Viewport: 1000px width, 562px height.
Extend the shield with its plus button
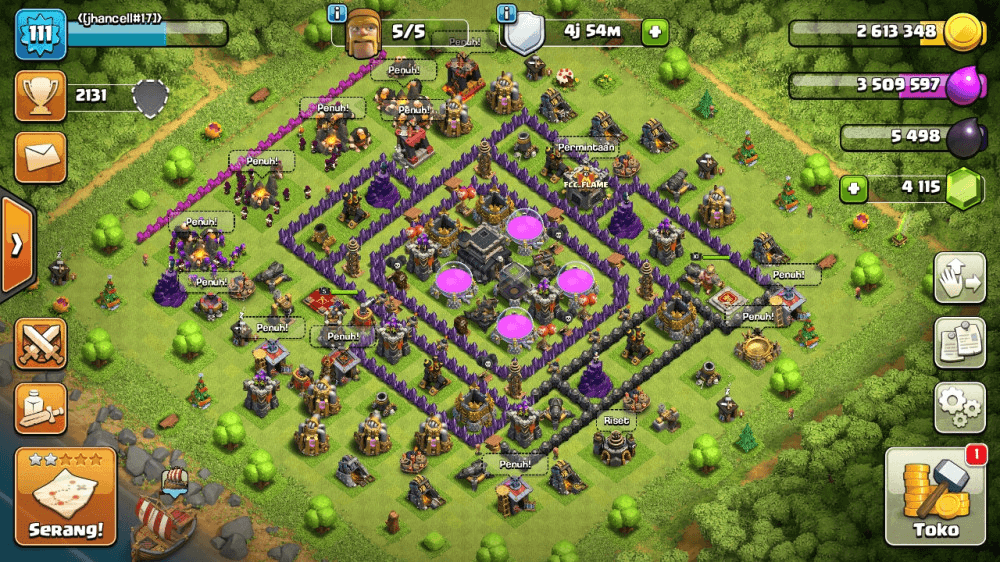[x=655, y=32]
